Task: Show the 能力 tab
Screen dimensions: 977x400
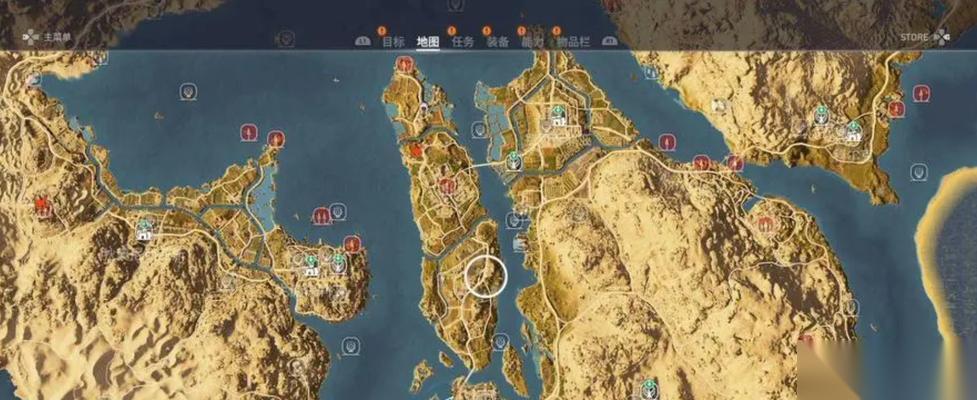Action: click(x=533, y=41)
